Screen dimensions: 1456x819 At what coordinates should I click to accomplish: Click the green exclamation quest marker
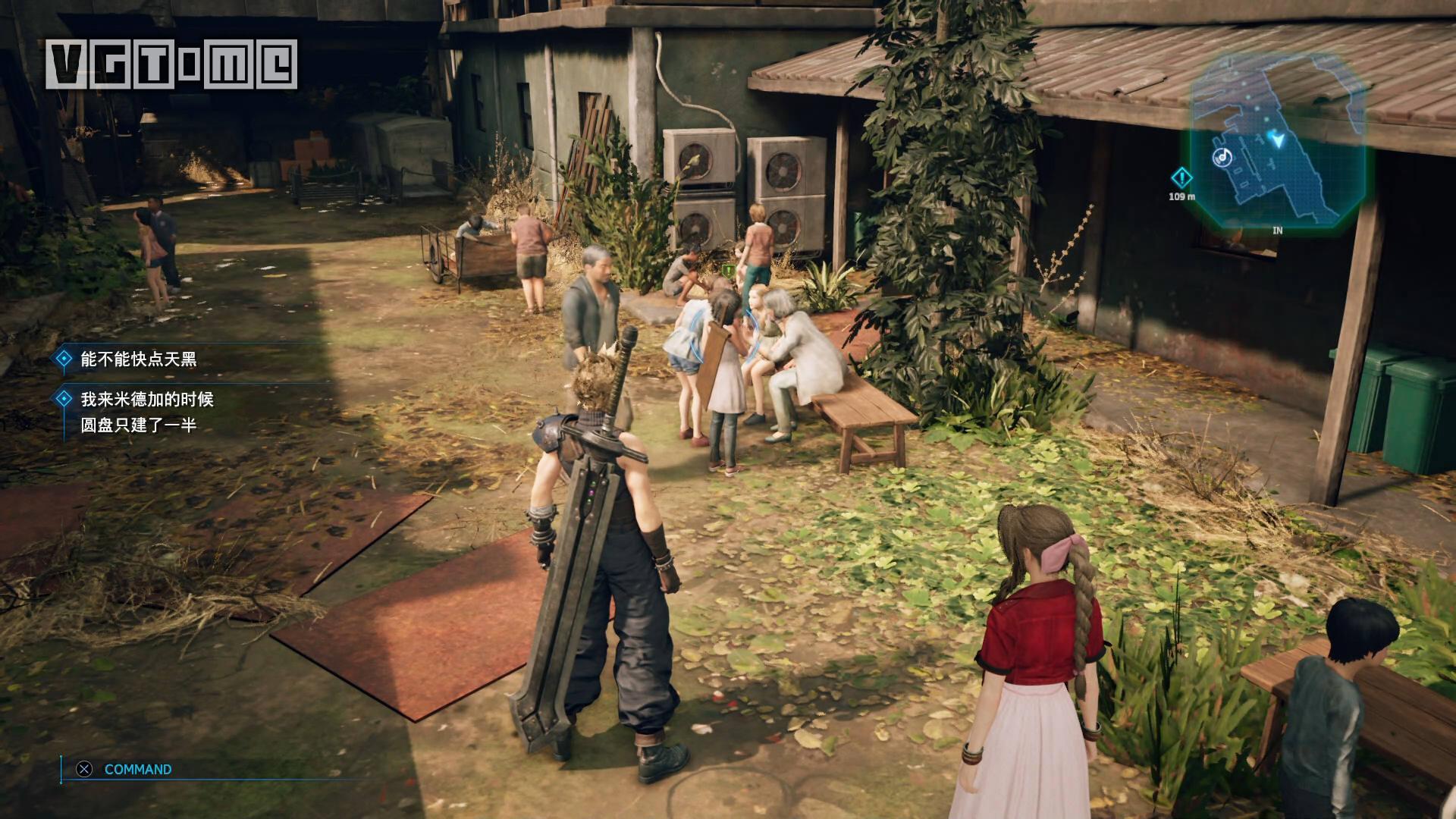729,269
